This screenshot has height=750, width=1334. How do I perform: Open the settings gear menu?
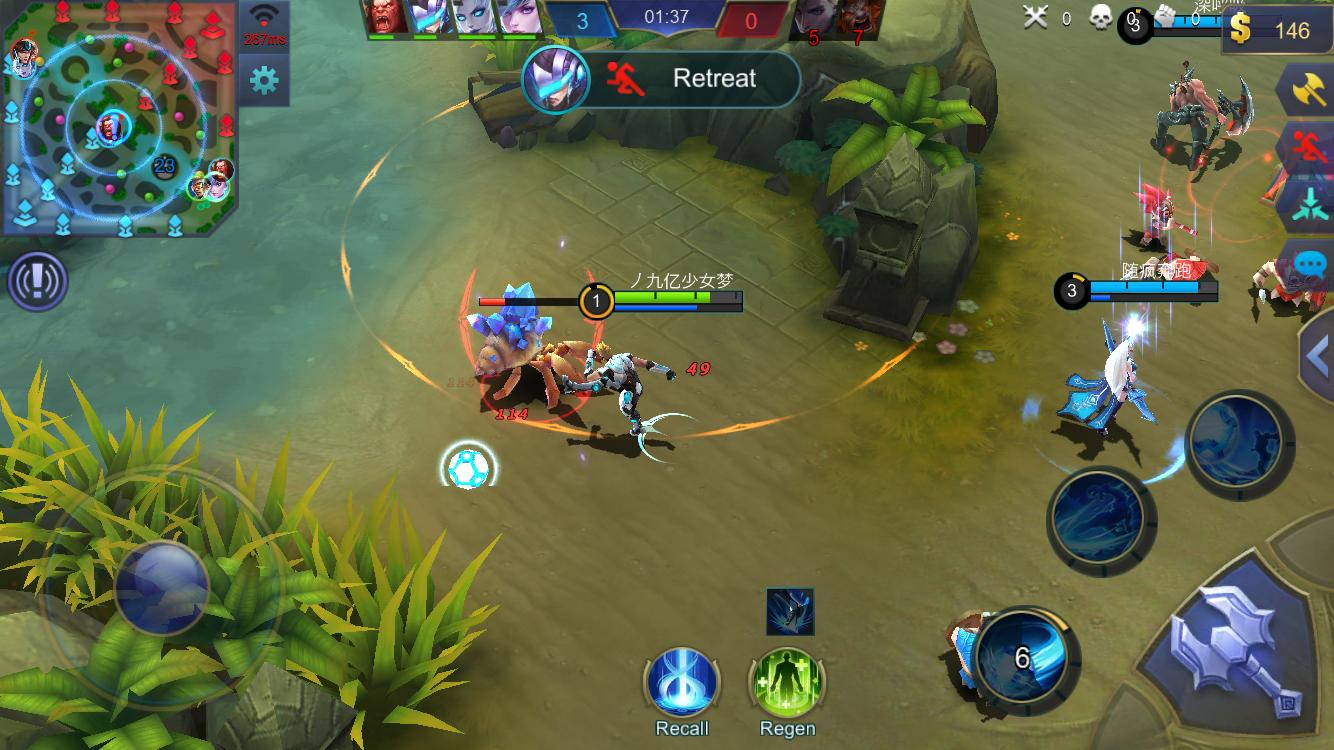264,80
